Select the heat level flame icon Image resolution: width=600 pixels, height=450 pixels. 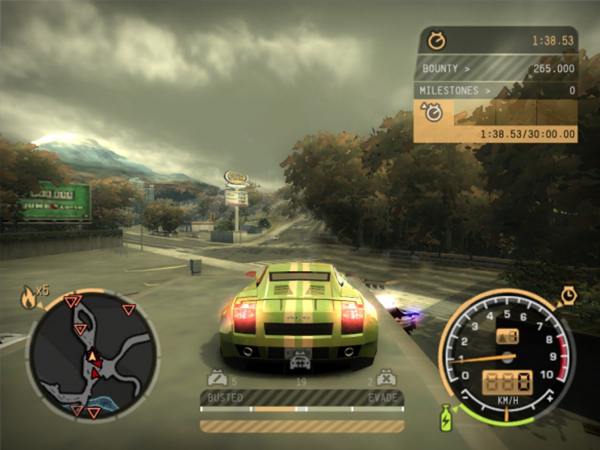click(x=29, y=297)
